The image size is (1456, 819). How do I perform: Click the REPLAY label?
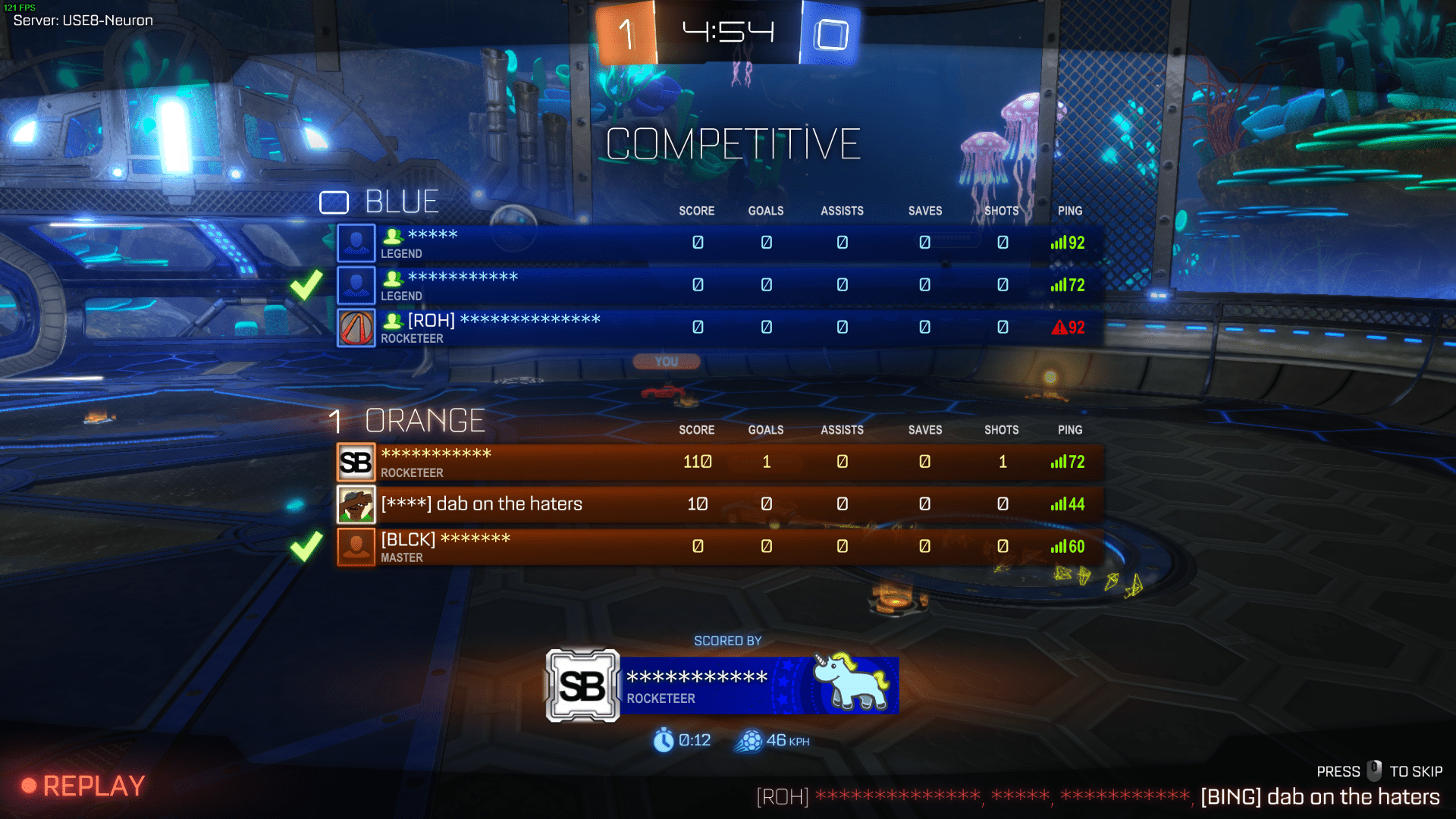(95, 786)
